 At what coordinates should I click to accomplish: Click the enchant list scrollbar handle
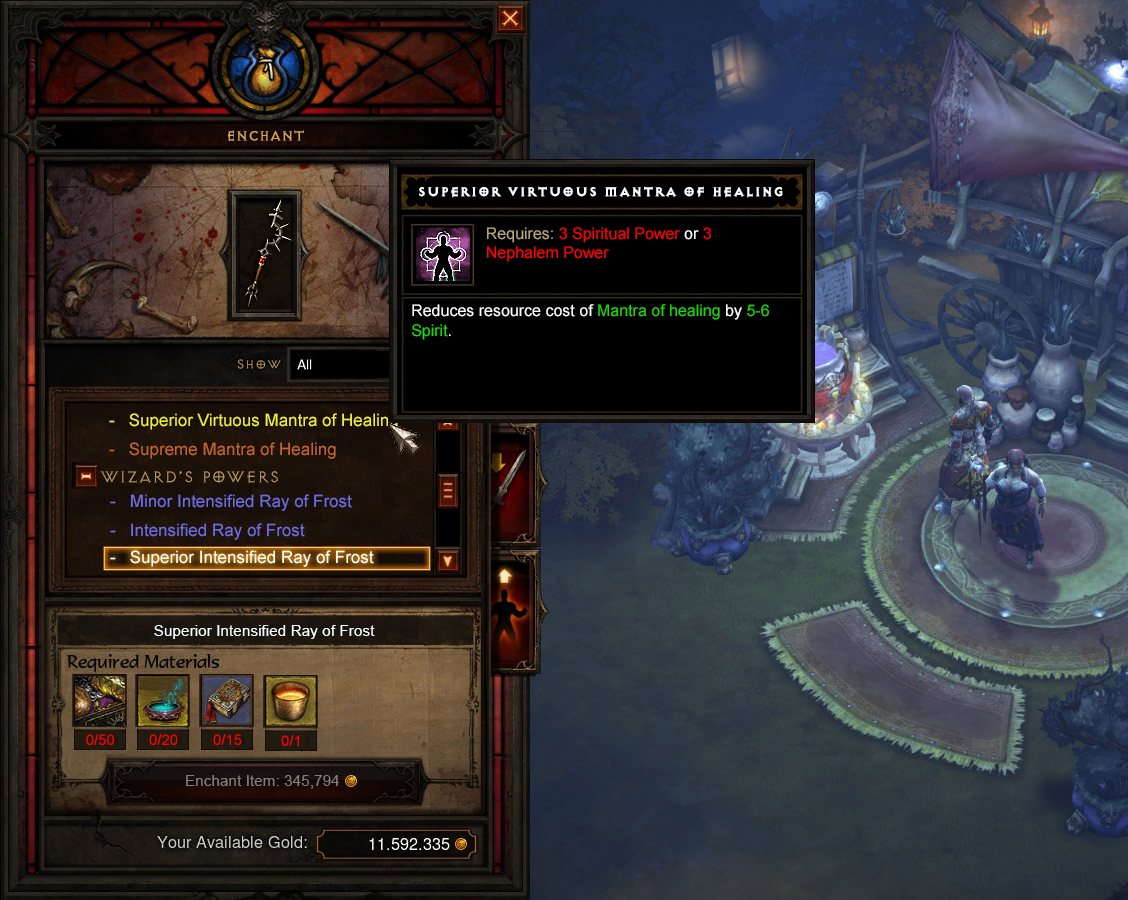coord(448,491)
